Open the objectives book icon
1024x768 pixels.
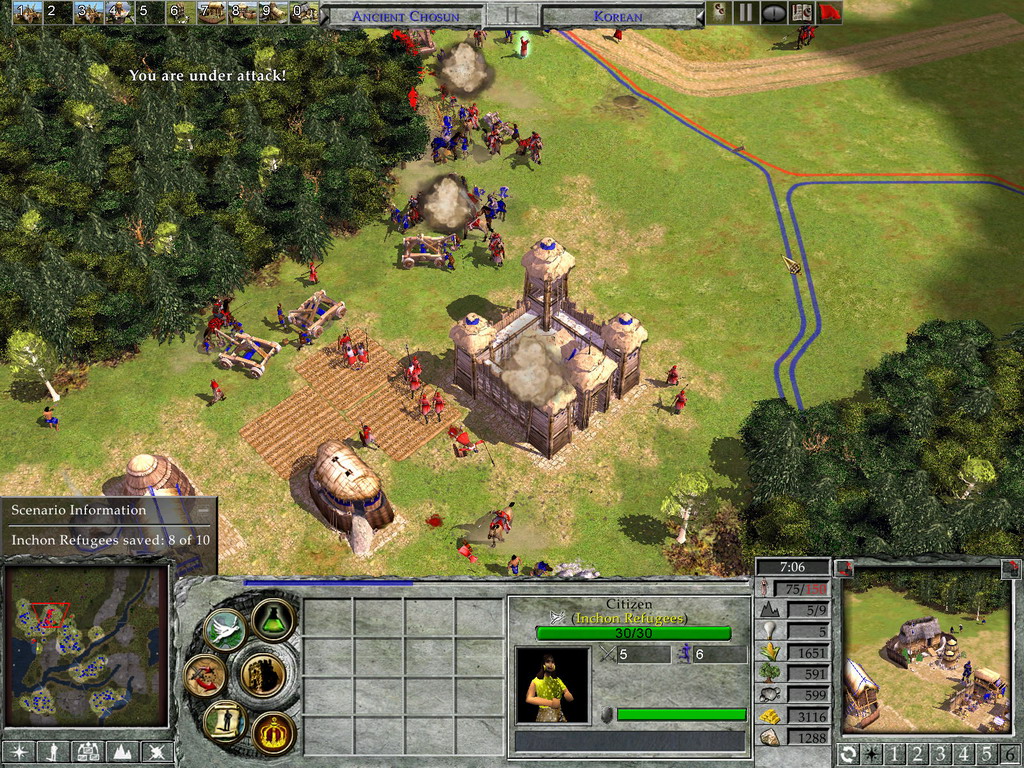tap(801, 13)
